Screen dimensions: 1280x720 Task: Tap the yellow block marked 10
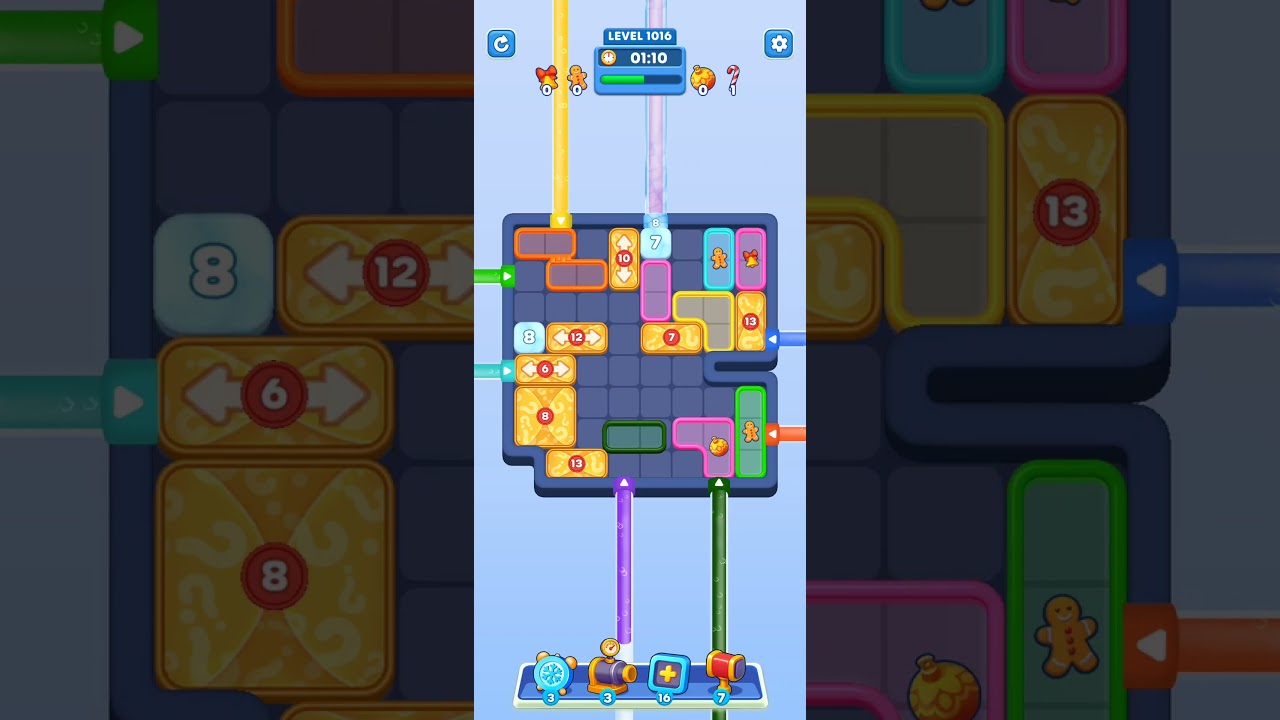tap(624, 258)
